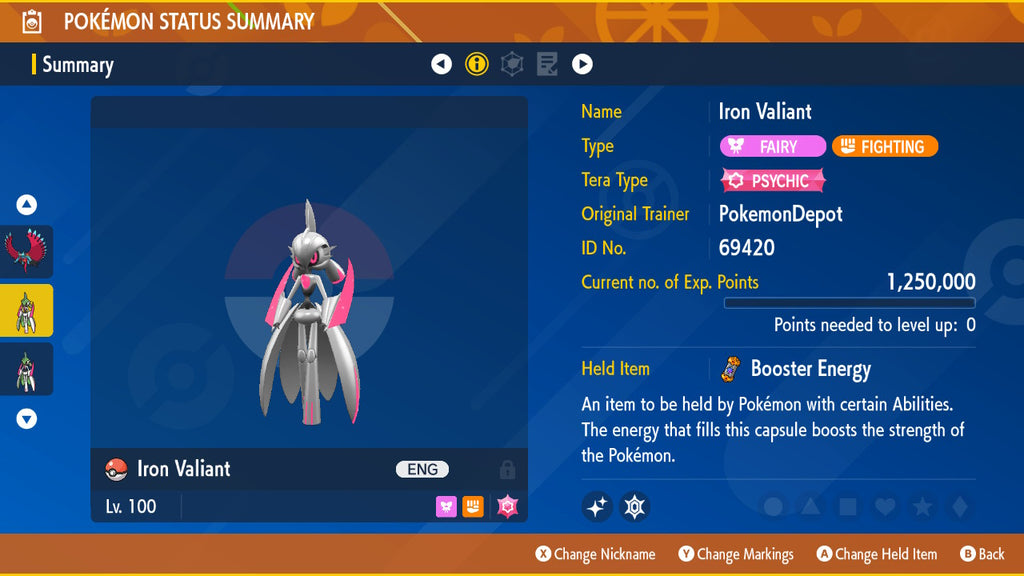Open the memo notes tab
This screenshot has height=576, width=1024.
point(547,65)
